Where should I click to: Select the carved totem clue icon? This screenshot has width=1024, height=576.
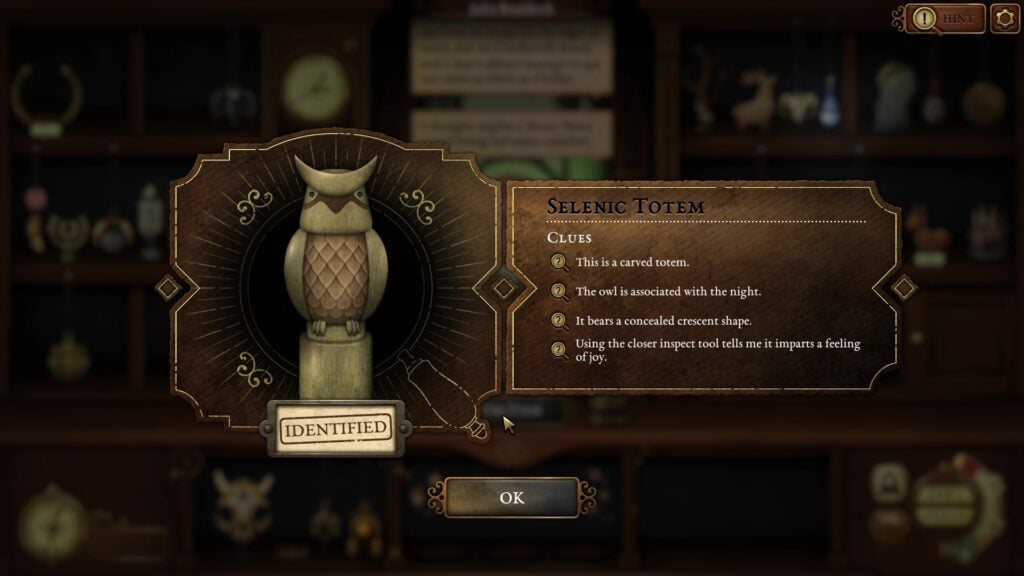(x=559, y=262)
